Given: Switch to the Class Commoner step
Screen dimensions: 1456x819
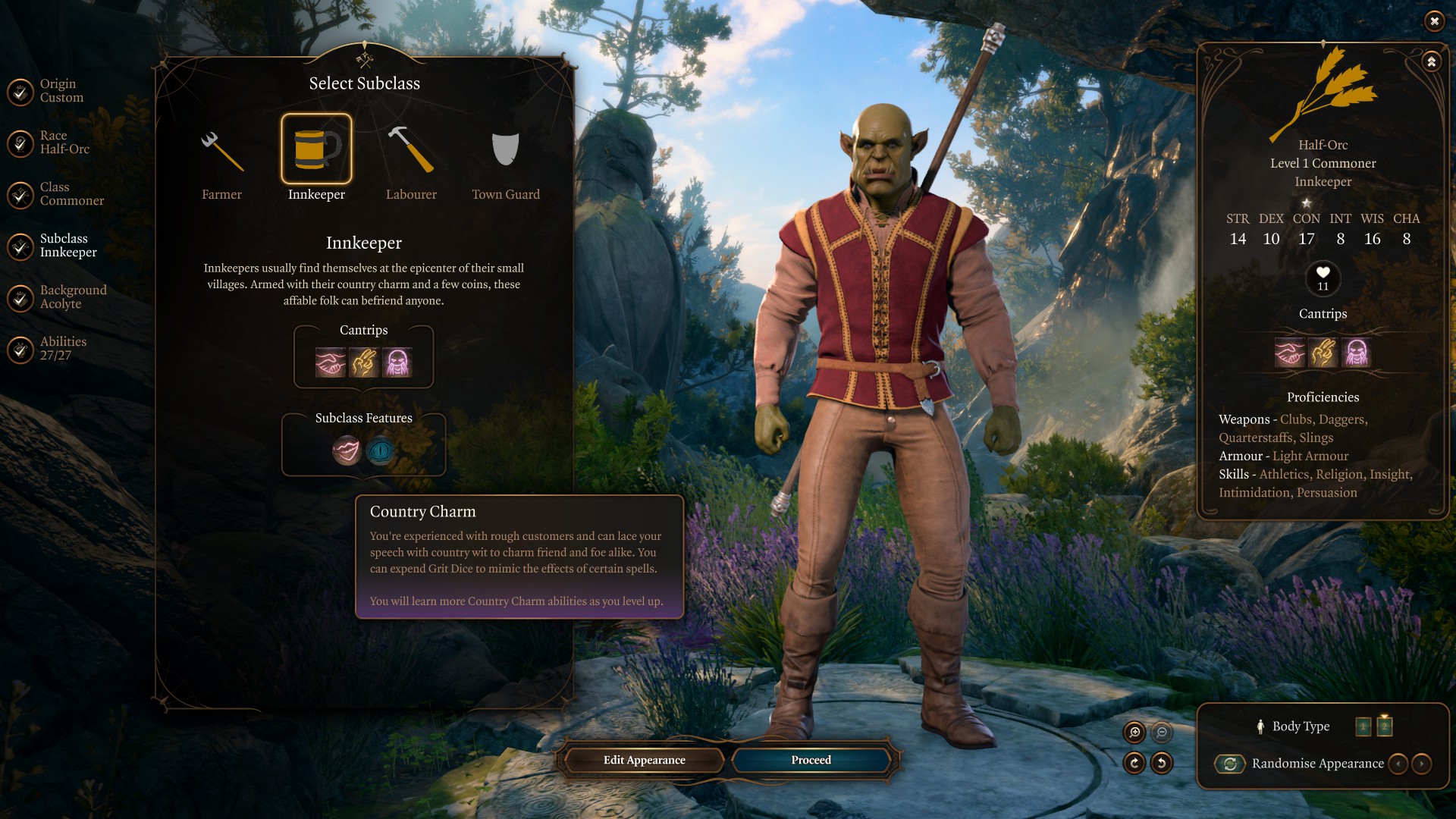Looking at the screenshot, I should point(20,194).
